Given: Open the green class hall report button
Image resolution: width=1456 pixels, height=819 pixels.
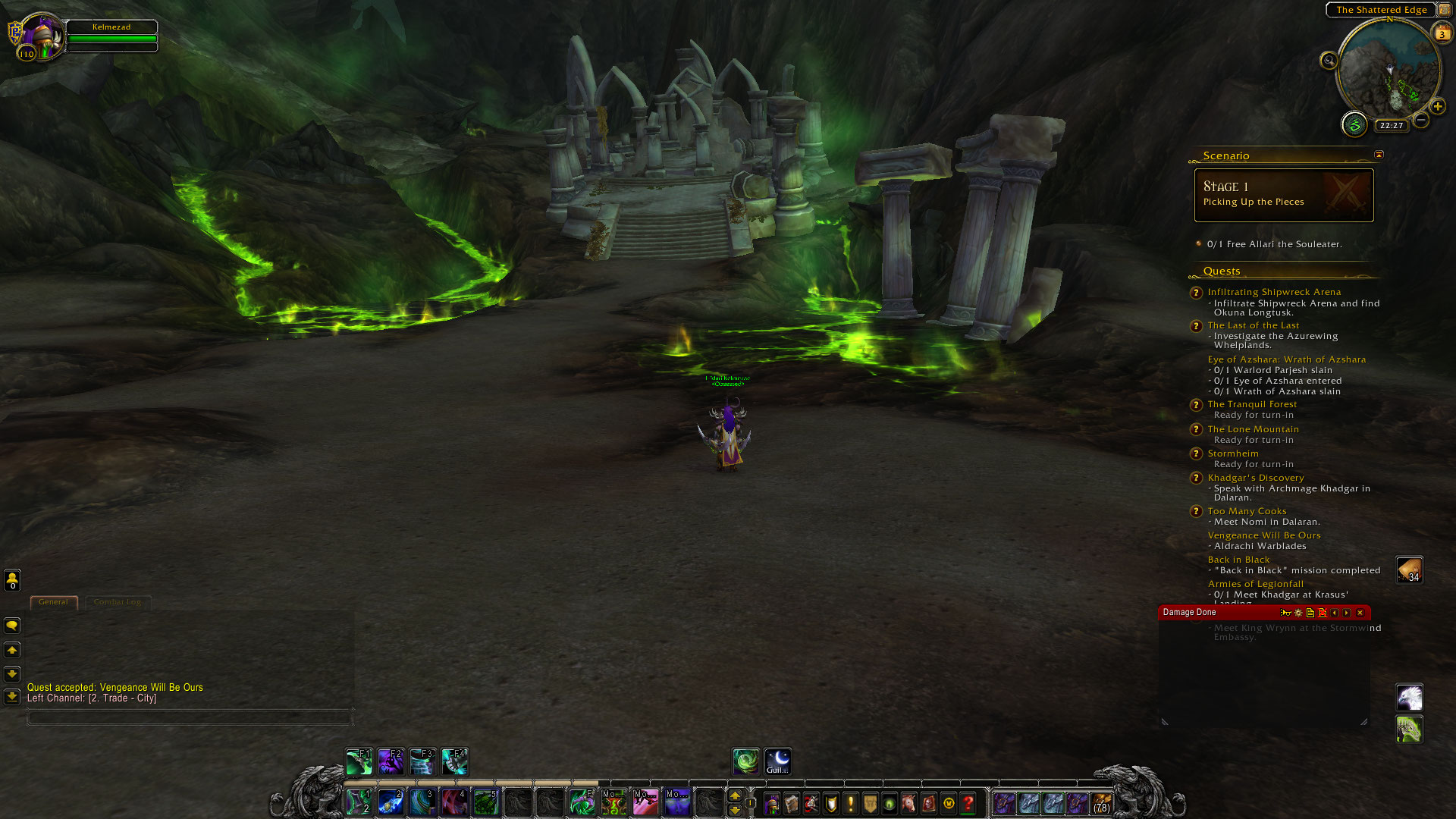Looking at the screenshot, I should pos(1354,124).
